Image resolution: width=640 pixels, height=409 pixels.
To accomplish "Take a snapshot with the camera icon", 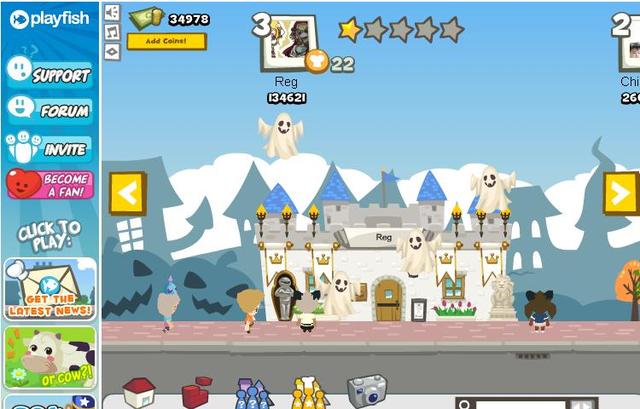I will pos(366,391).
